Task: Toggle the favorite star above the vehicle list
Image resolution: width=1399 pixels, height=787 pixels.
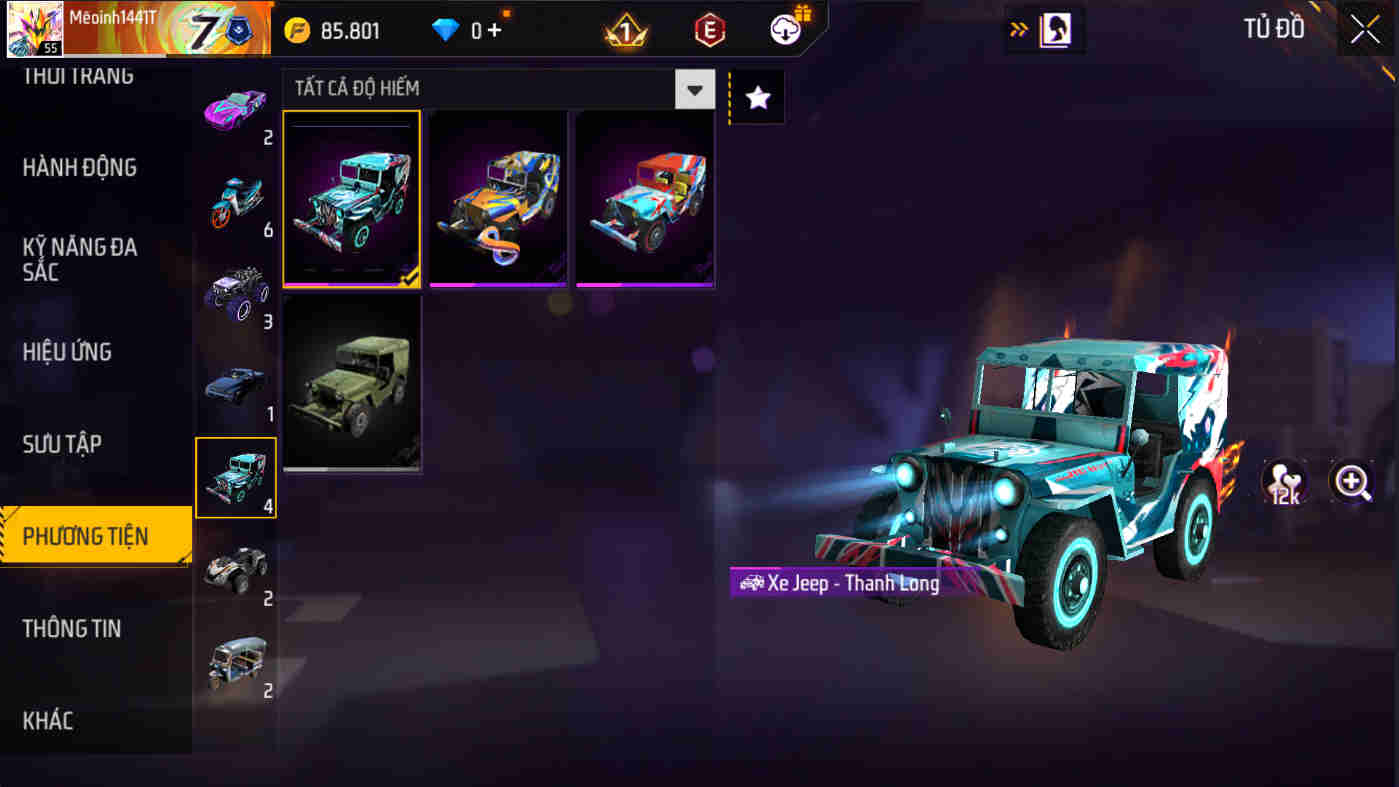Action: 757,96
